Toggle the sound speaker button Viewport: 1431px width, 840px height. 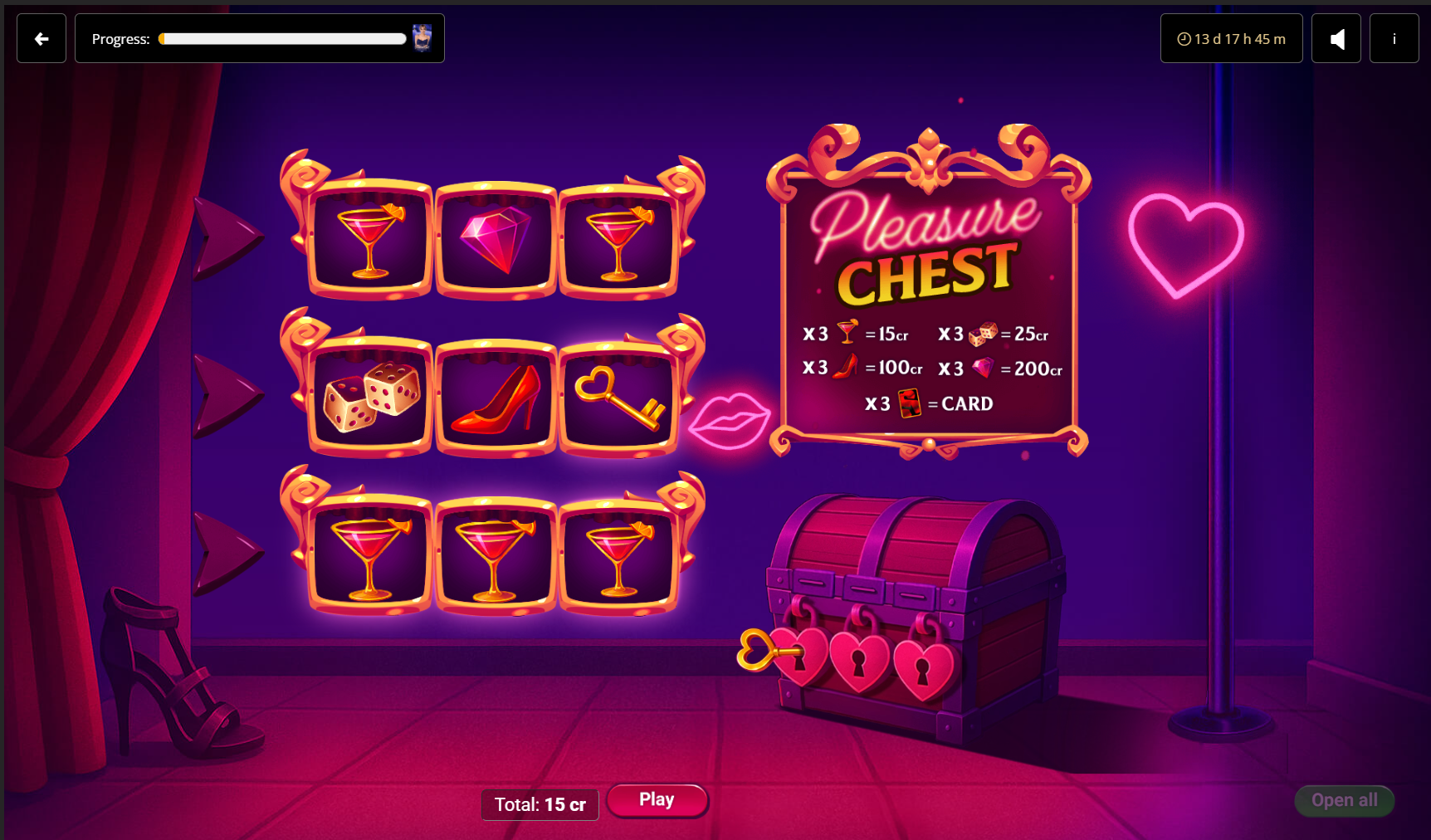click(1336, 39)
